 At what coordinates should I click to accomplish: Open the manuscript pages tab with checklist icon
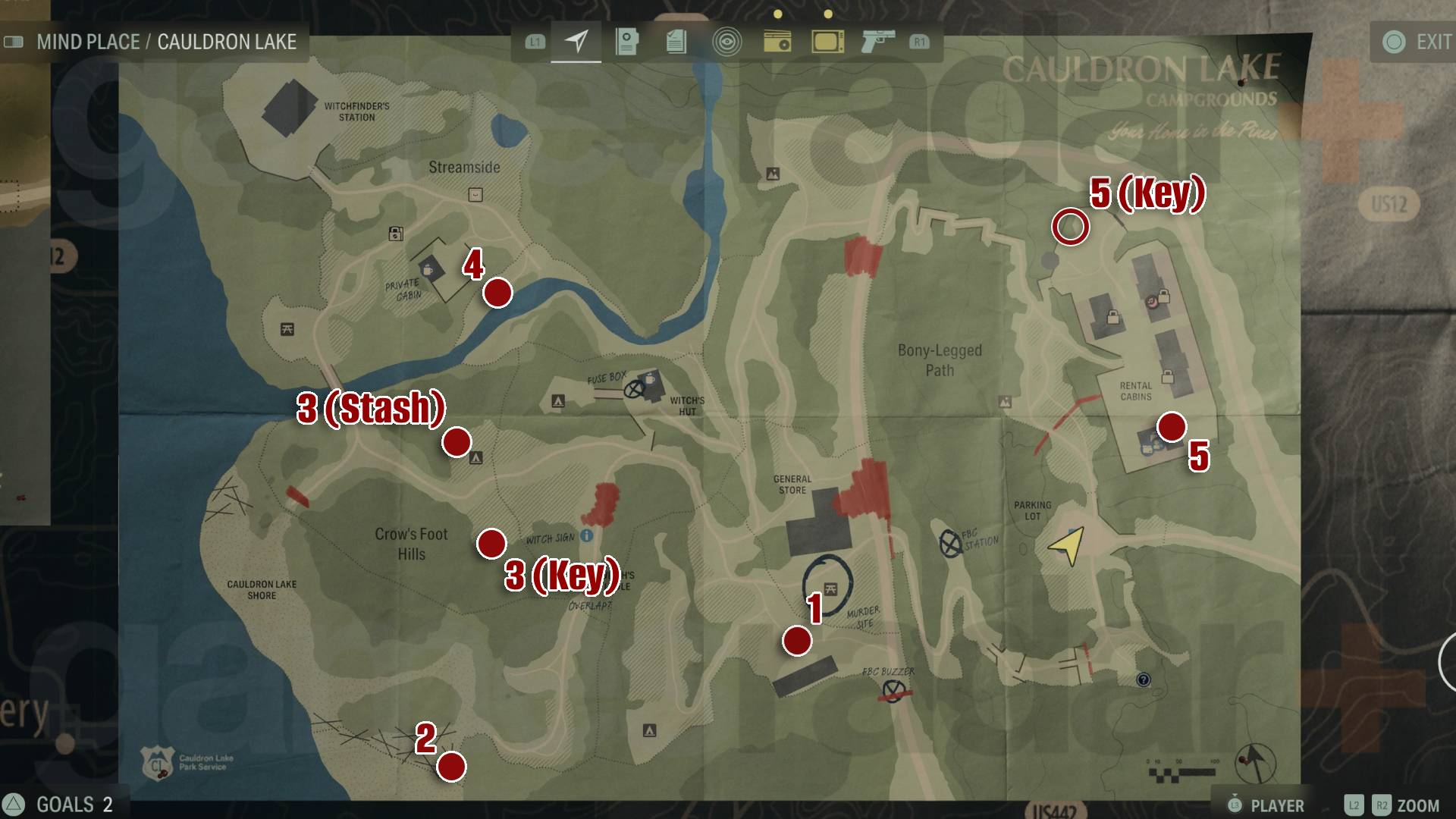point(676,41)
